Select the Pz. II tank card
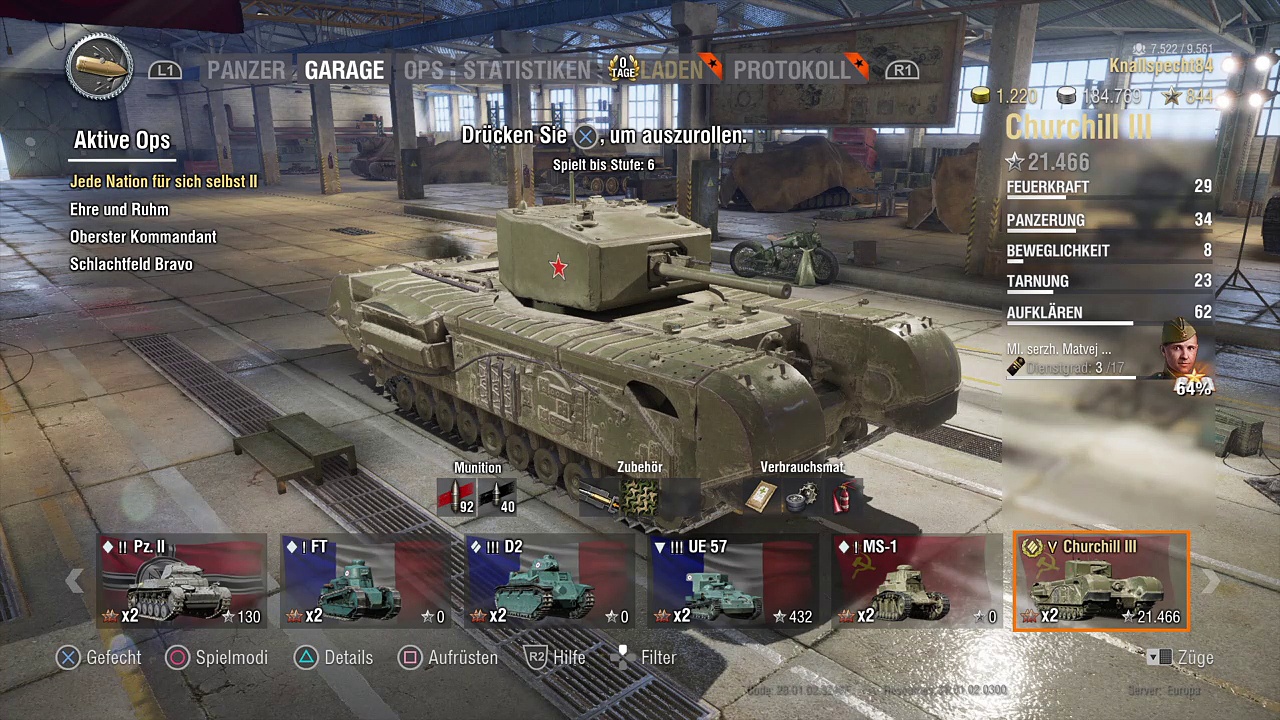1280x720 pixels. pos(182,582)
